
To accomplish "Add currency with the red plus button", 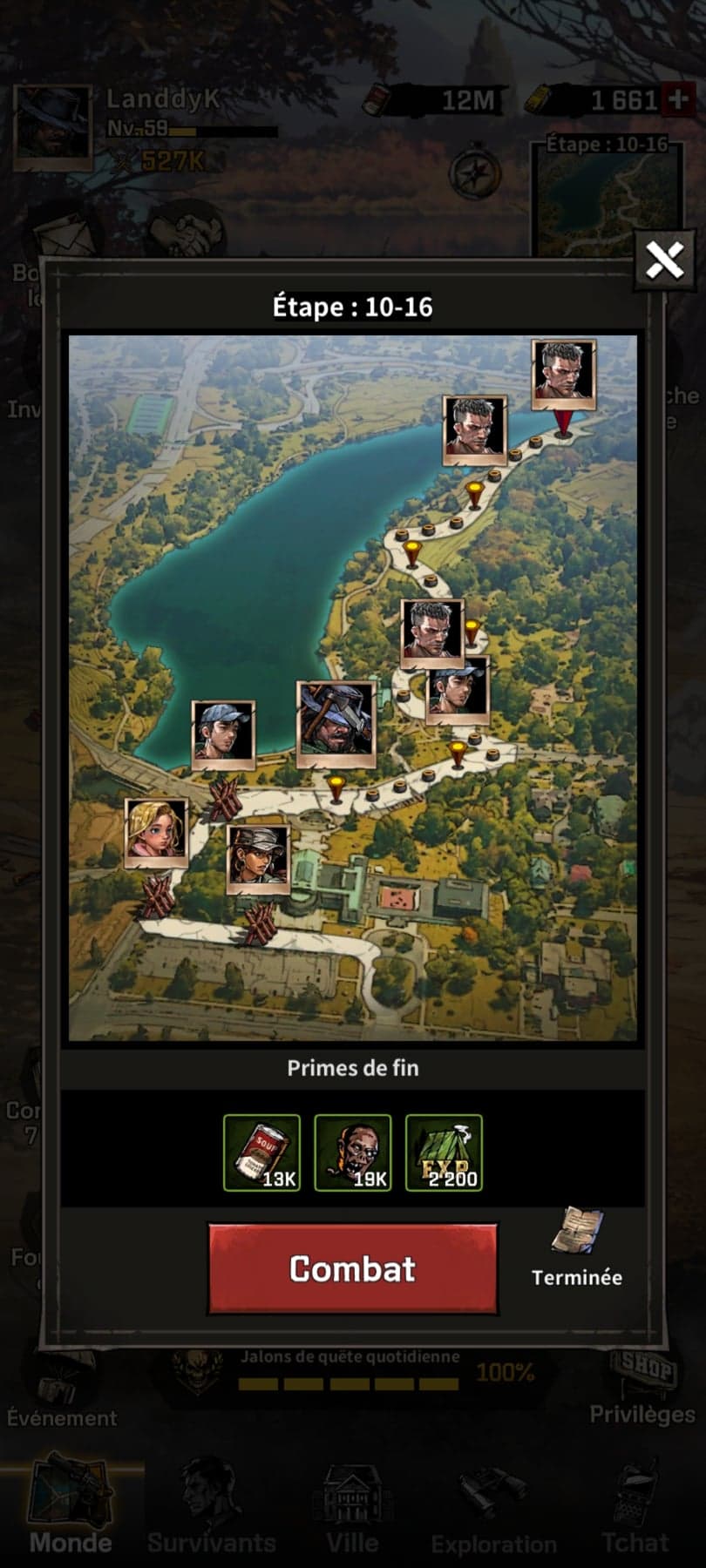I will pos(677,100).
